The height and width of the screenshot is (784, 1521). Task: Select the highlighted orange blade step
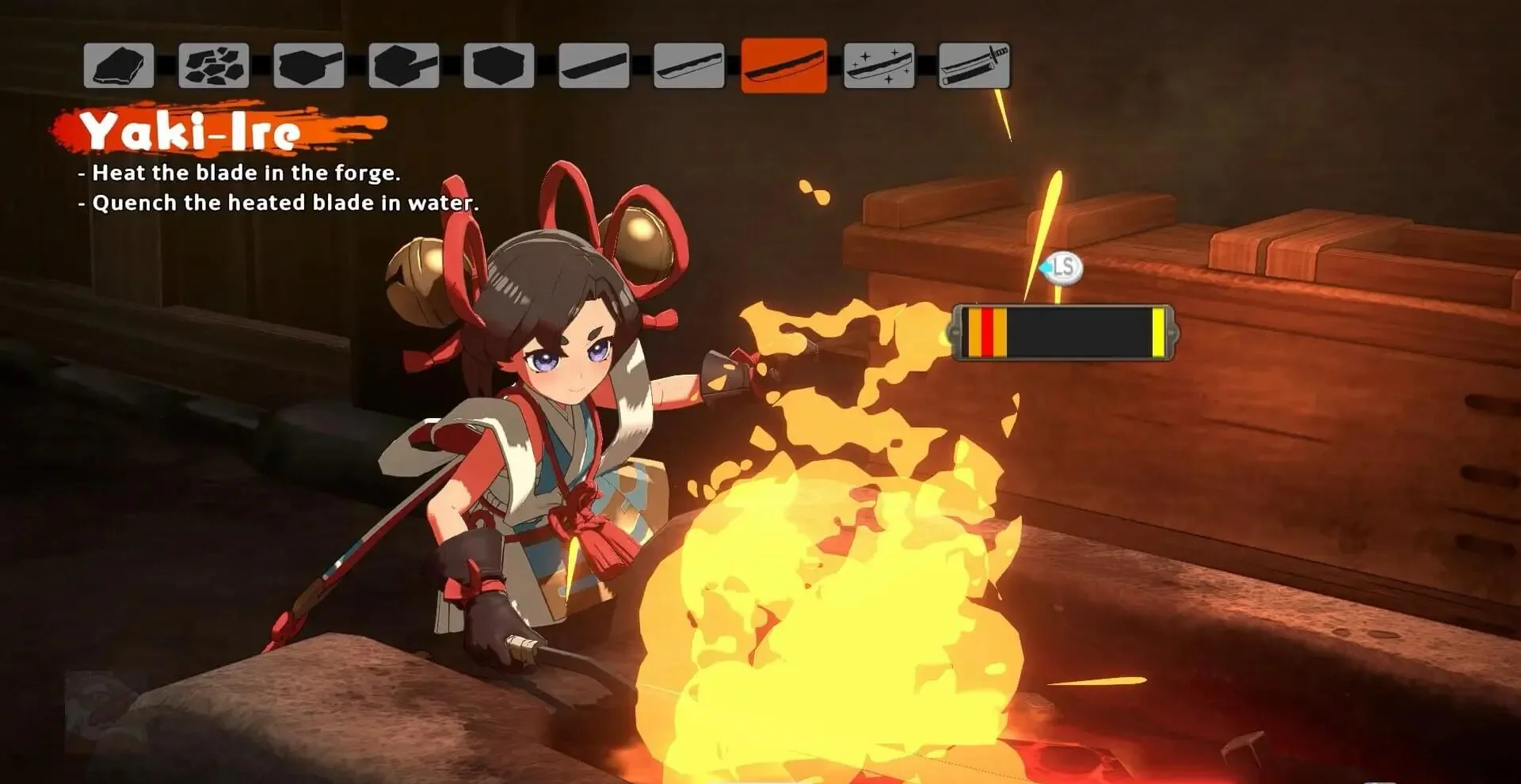783,66
